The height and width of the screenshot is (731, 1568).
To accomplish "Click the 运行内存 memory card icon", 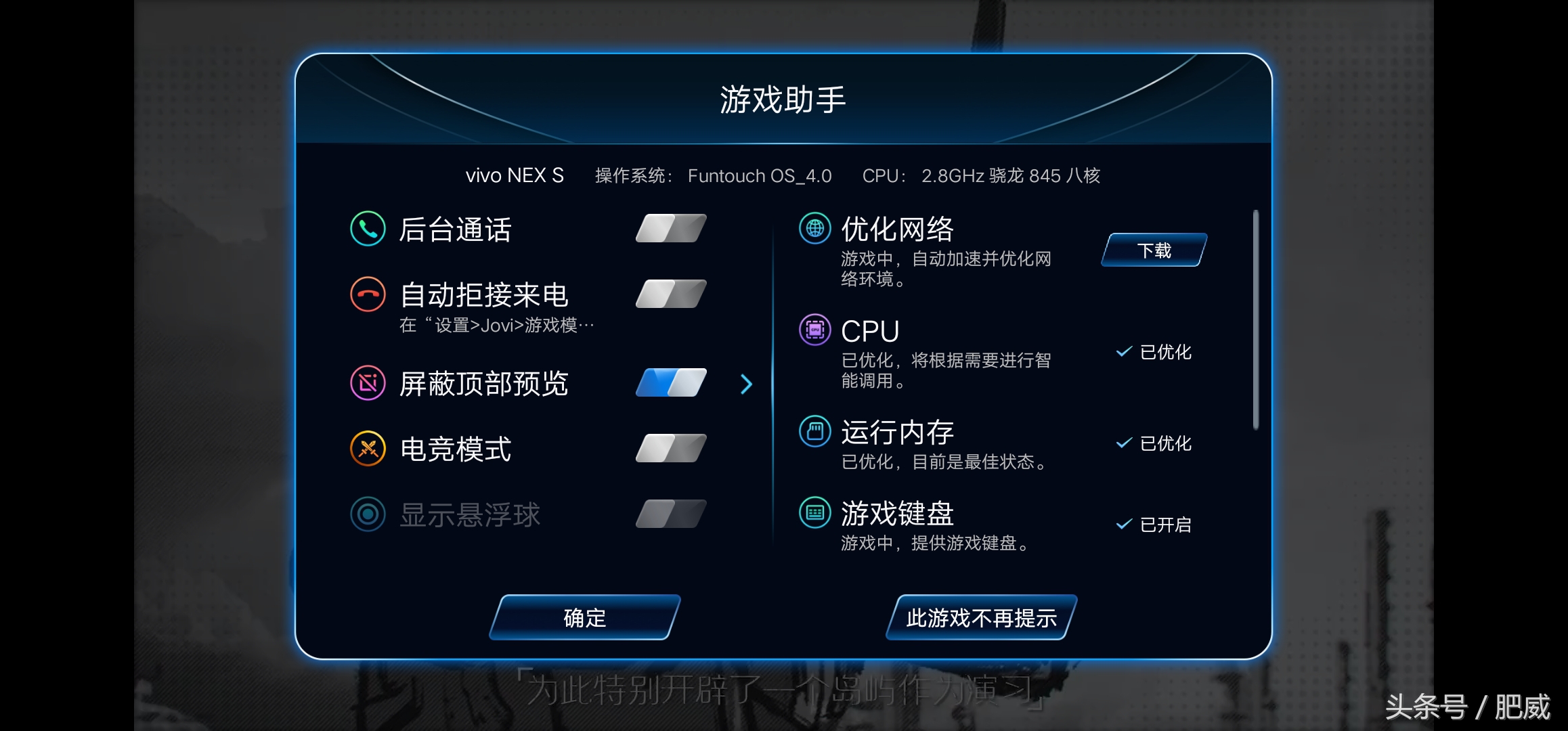I will (814, 429).
